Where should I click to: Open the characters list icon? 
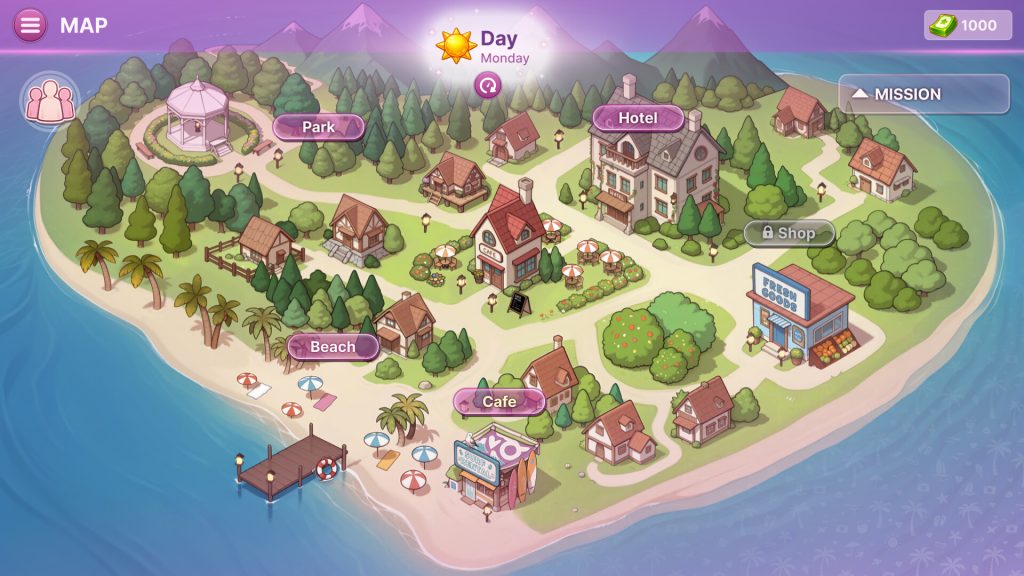49,101
